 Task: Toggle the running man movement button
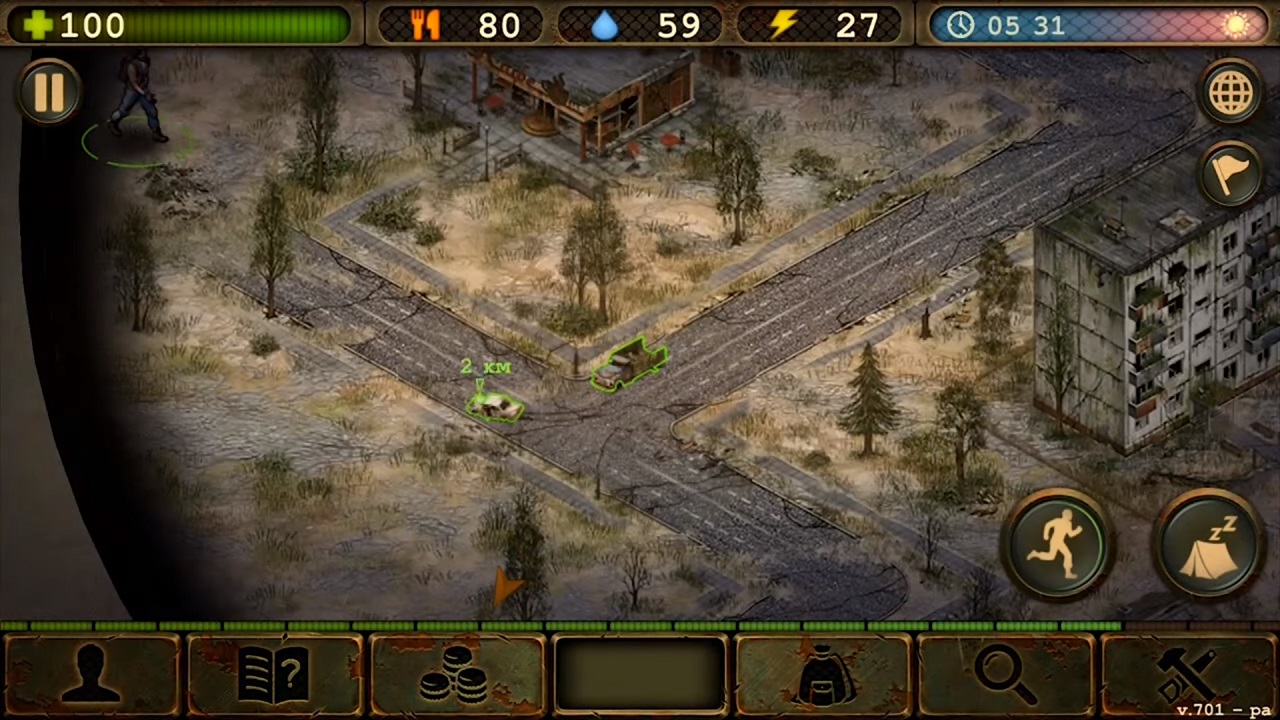tap(1058, 545)
